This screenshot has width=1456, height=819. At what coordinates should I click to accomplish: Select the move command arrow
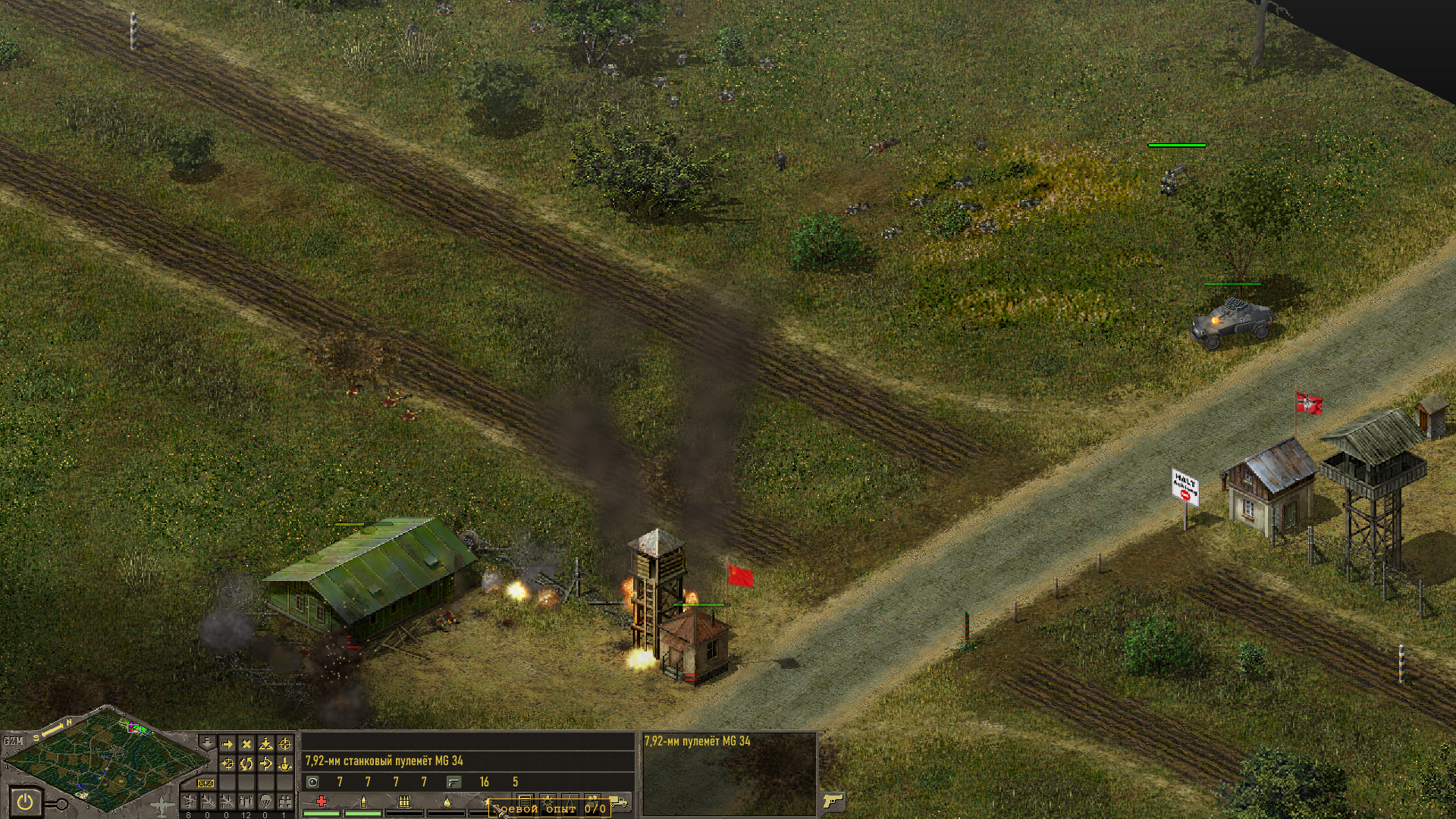227,745
